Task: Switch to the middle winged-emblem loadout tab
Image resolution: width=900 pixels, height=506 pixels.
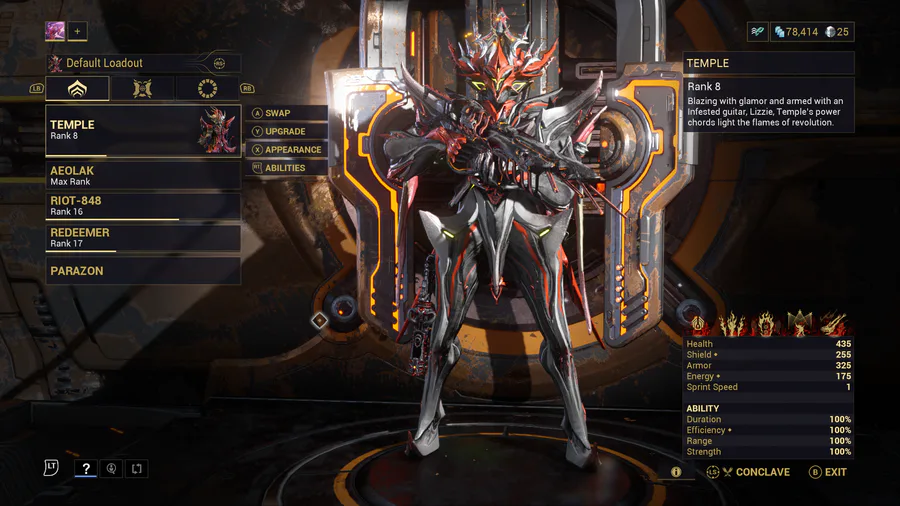Action: [x=143, y=88]
